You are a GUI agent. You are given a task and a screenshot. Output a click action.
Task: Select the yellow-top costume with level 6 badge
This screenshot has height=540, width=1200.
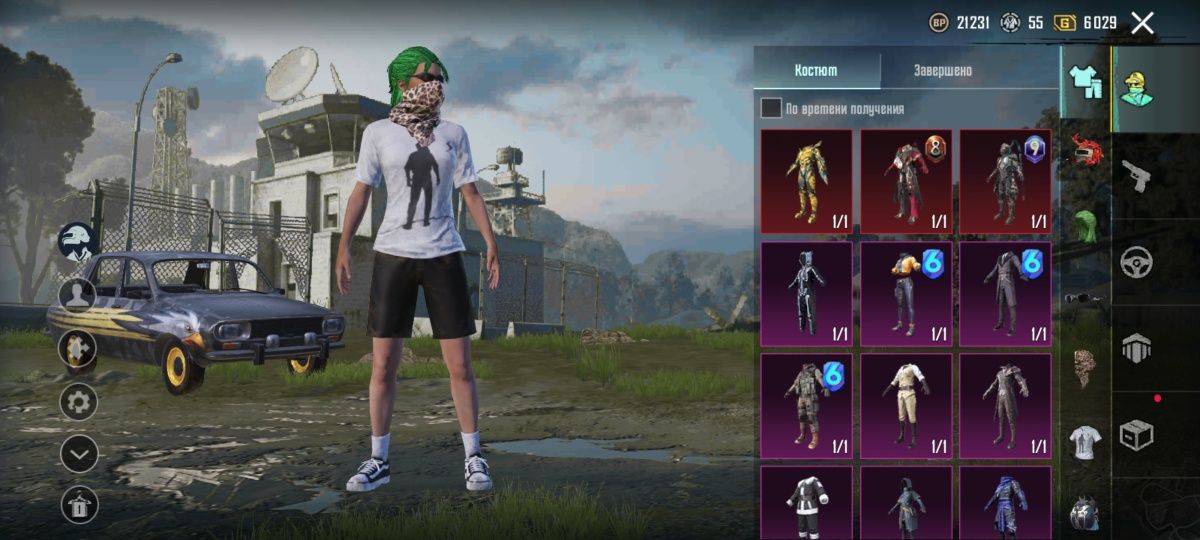906,294
